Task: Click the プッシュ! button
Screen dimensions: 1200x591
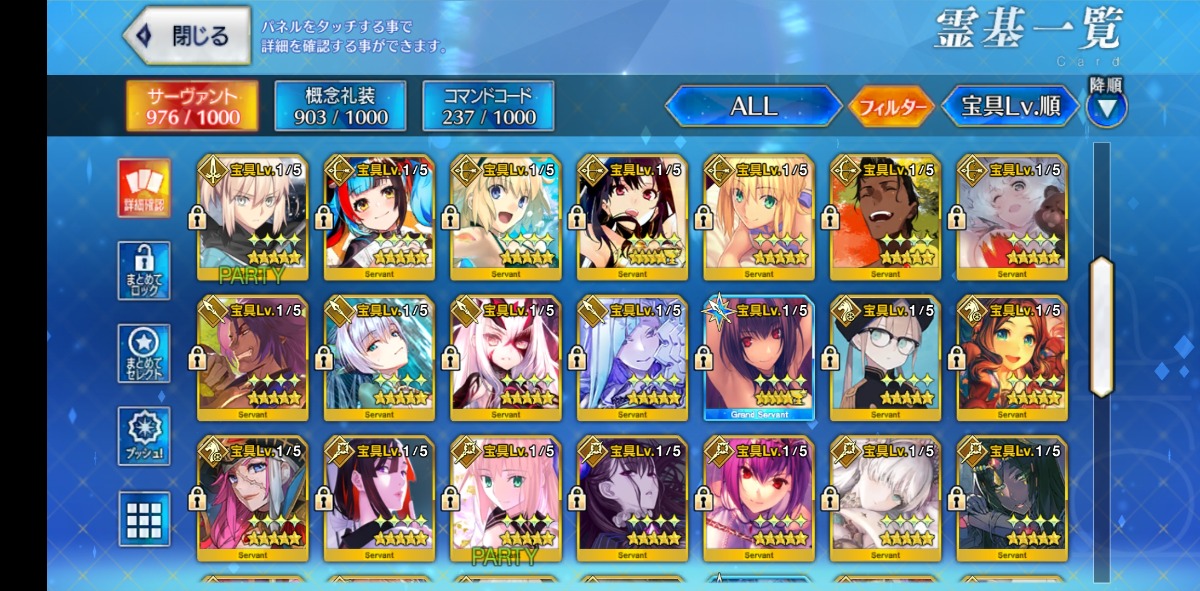Action: coord(144,436)
